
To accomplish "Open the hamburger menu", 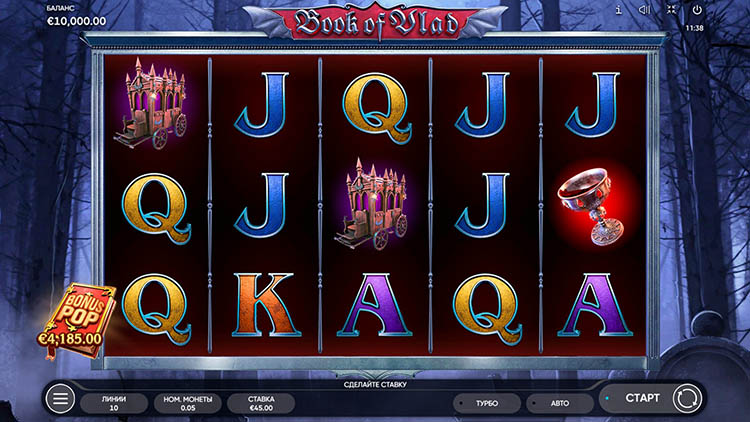I will pyautogui.click(x=60, y=400).
